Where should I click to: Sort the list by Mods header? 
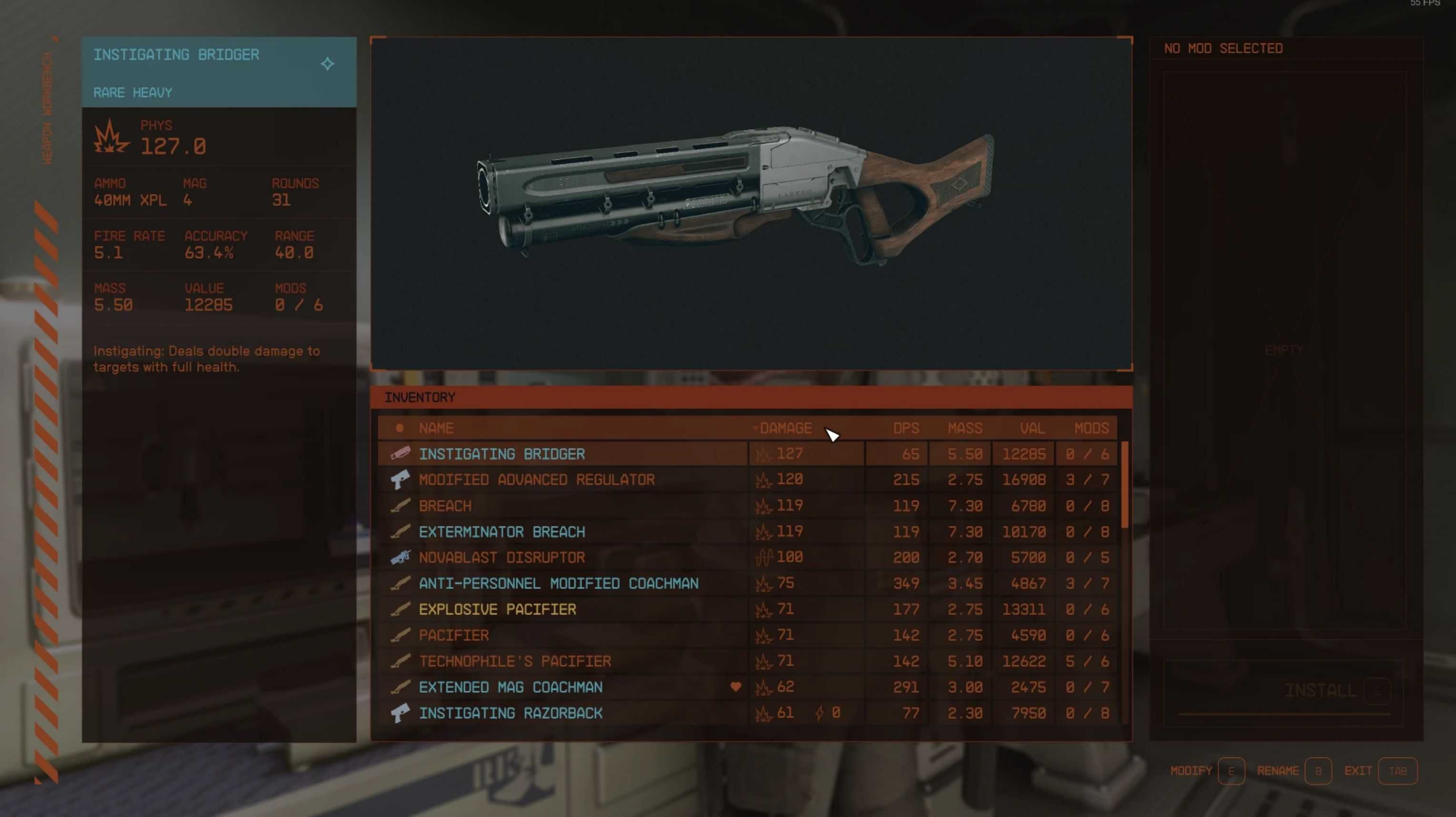[1091, 428]
